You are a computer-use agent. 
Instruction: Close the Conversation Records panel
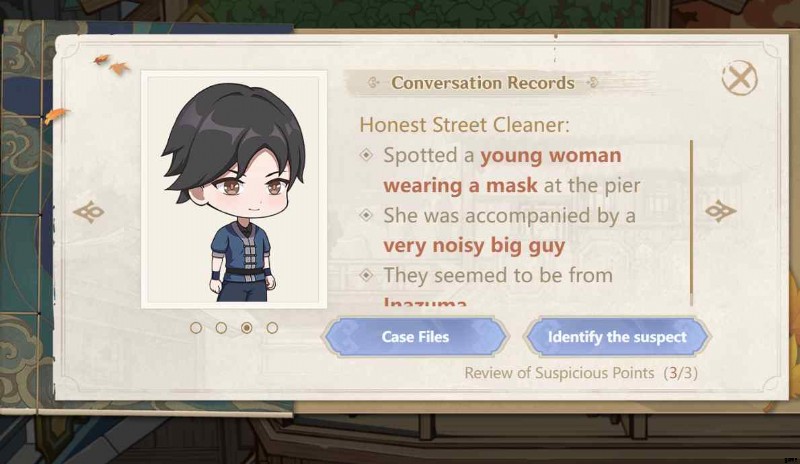739,78
